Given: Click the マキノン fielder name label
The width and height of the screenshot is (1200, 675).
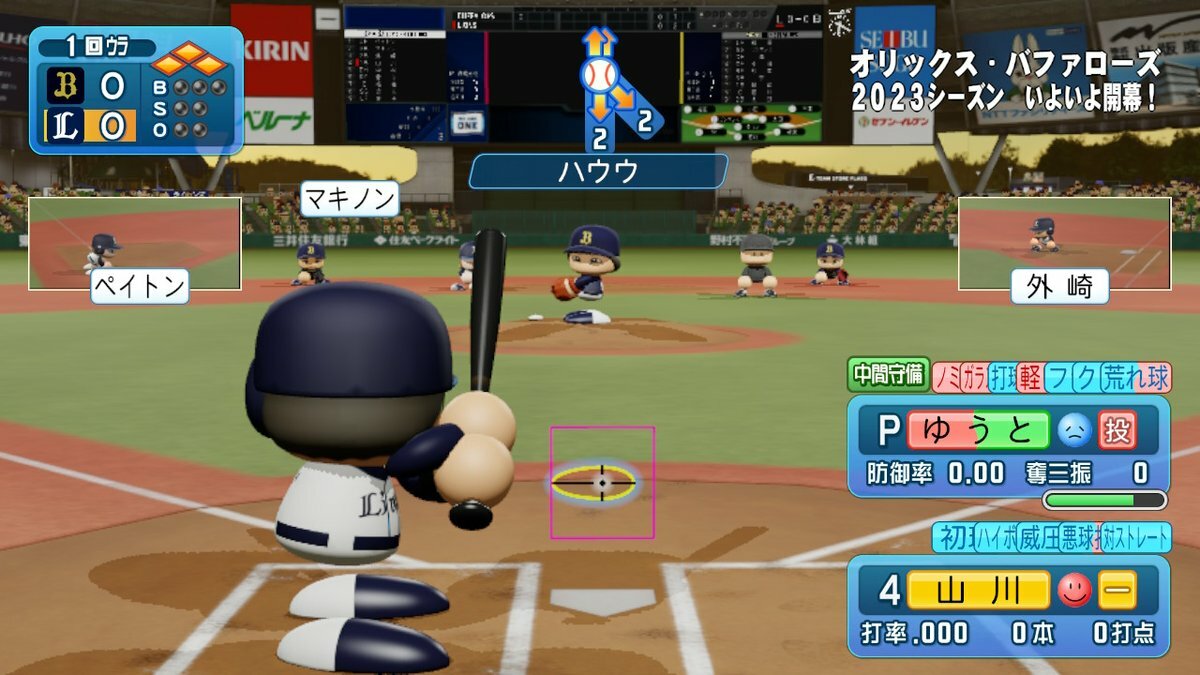Looking at the screenshot, I should 349,197.
